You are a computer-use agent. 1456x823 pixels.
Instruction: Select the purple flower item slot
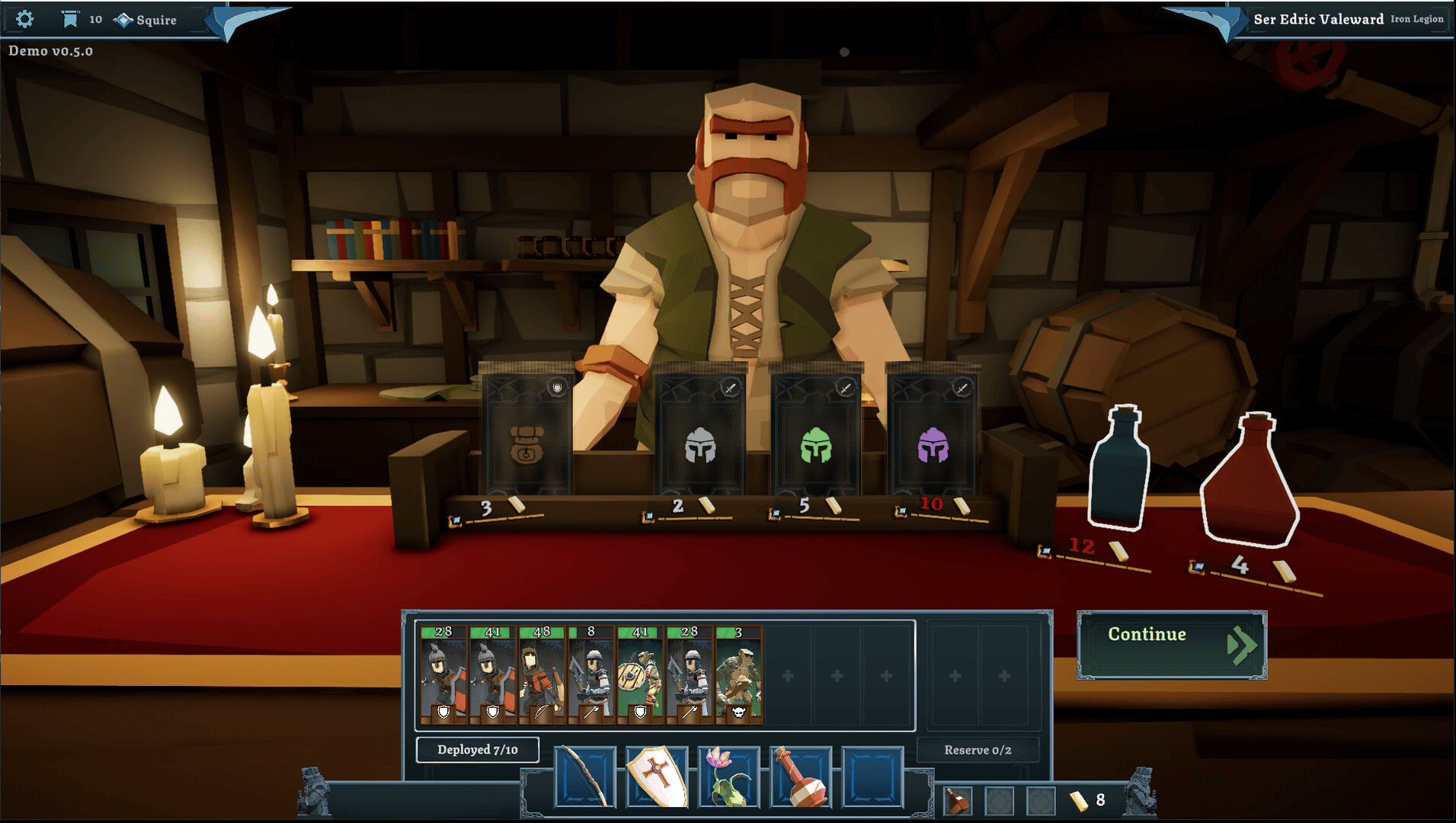click(x=728, y=777)
